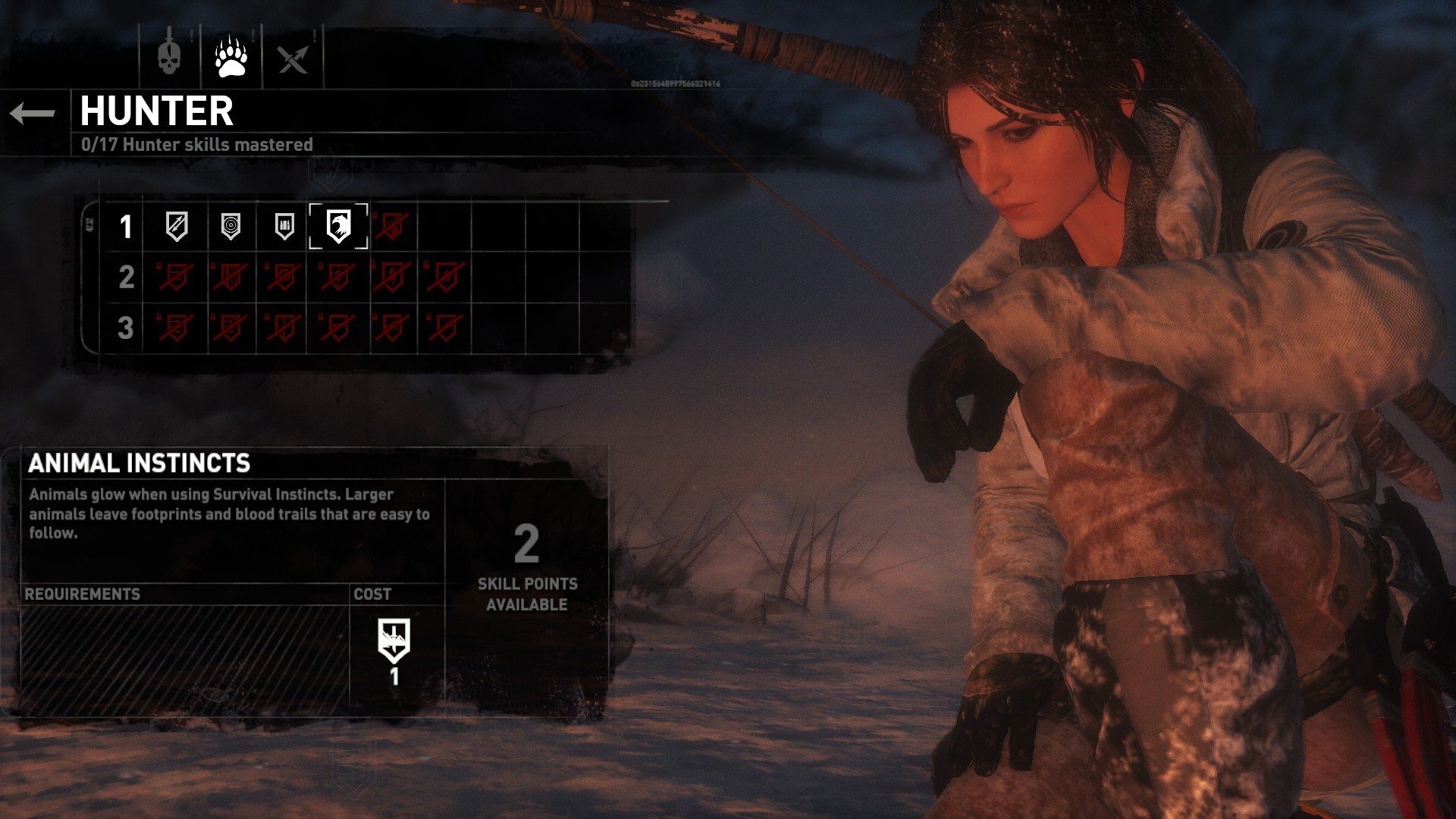Select the double-arrow skill in tier 1

click(177, 226)
